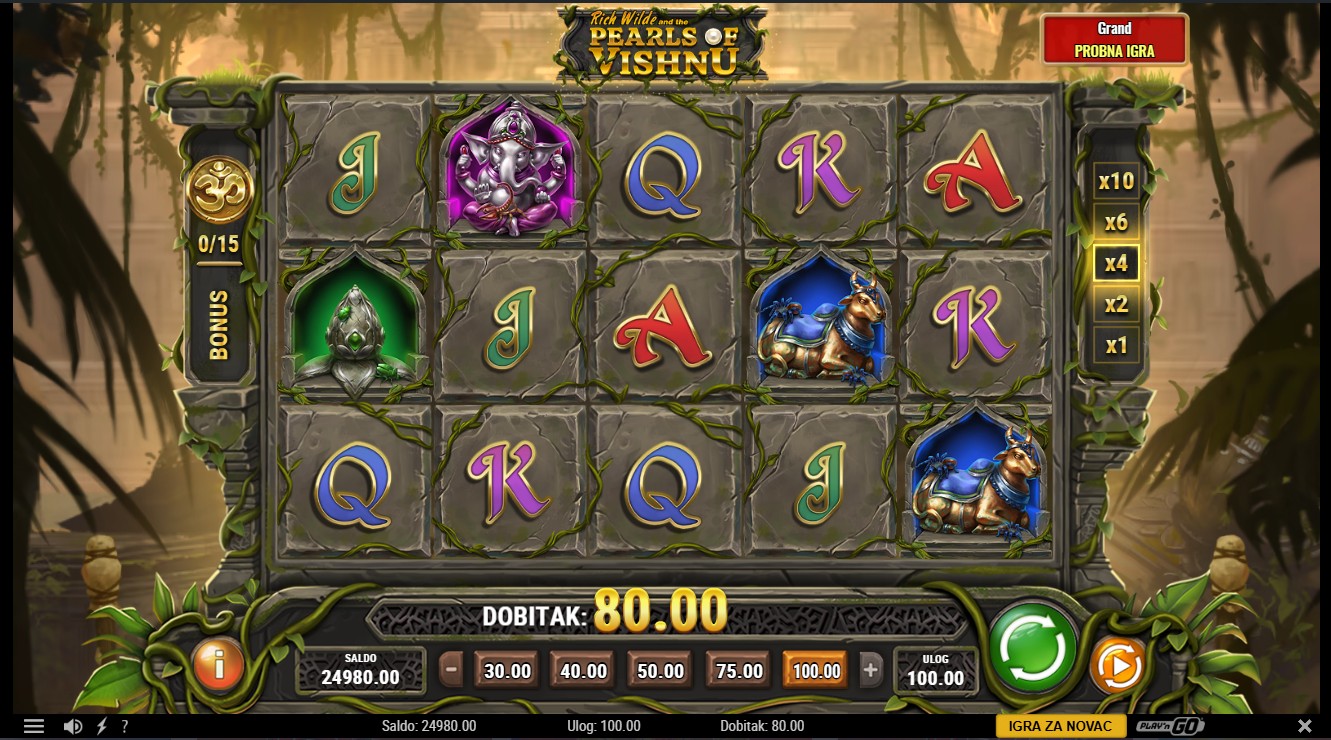
Task: Select the 30.00 bet amount
Action: 506,671
